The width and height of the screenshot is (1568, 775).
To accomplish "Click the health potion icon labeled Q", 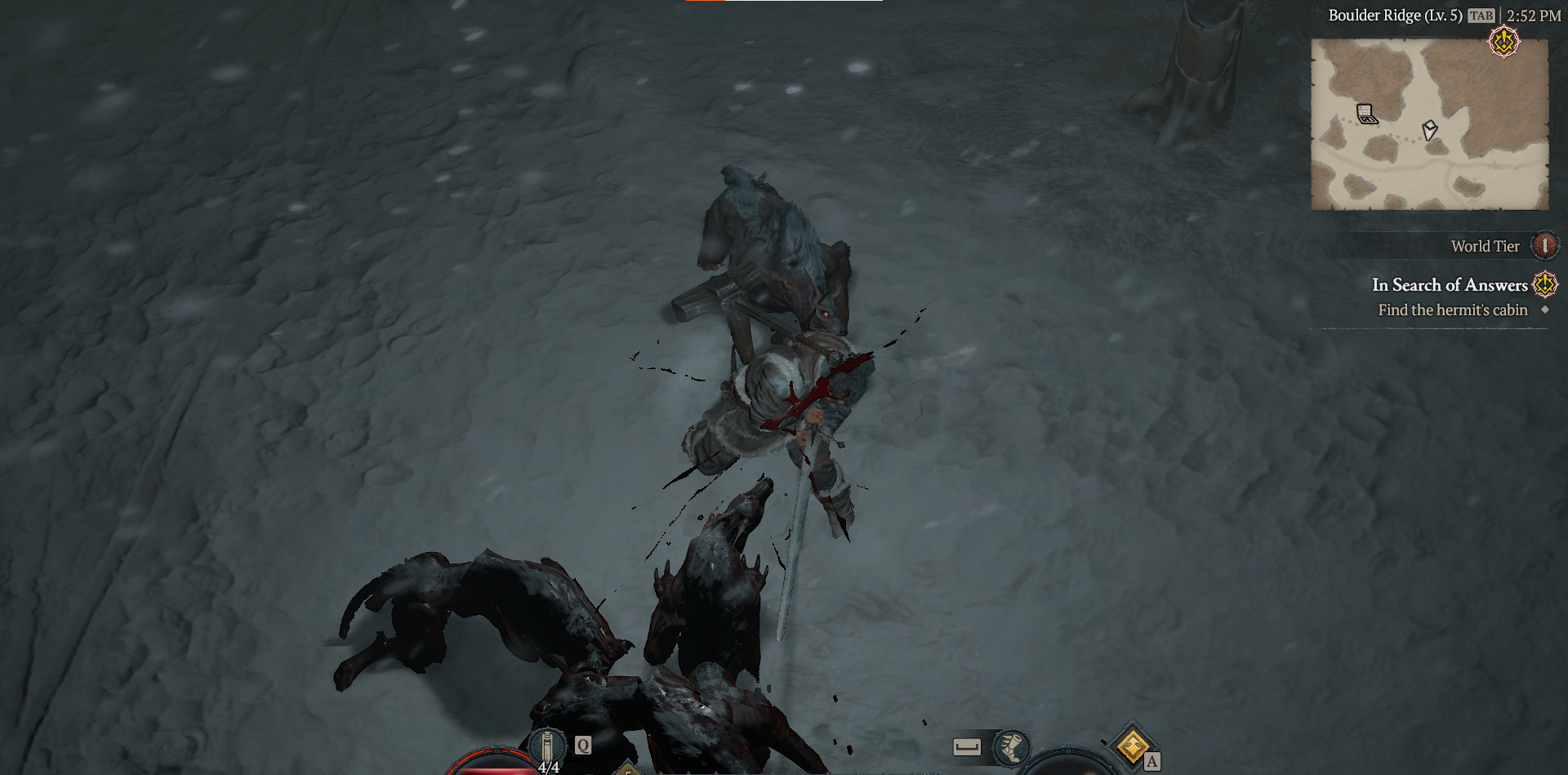I will pos(546,744).
